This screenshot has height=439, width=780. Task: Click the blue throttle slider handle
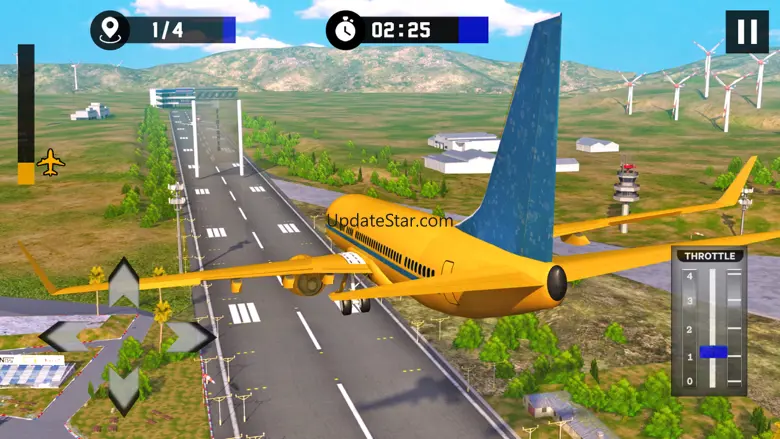coord(713,352)
